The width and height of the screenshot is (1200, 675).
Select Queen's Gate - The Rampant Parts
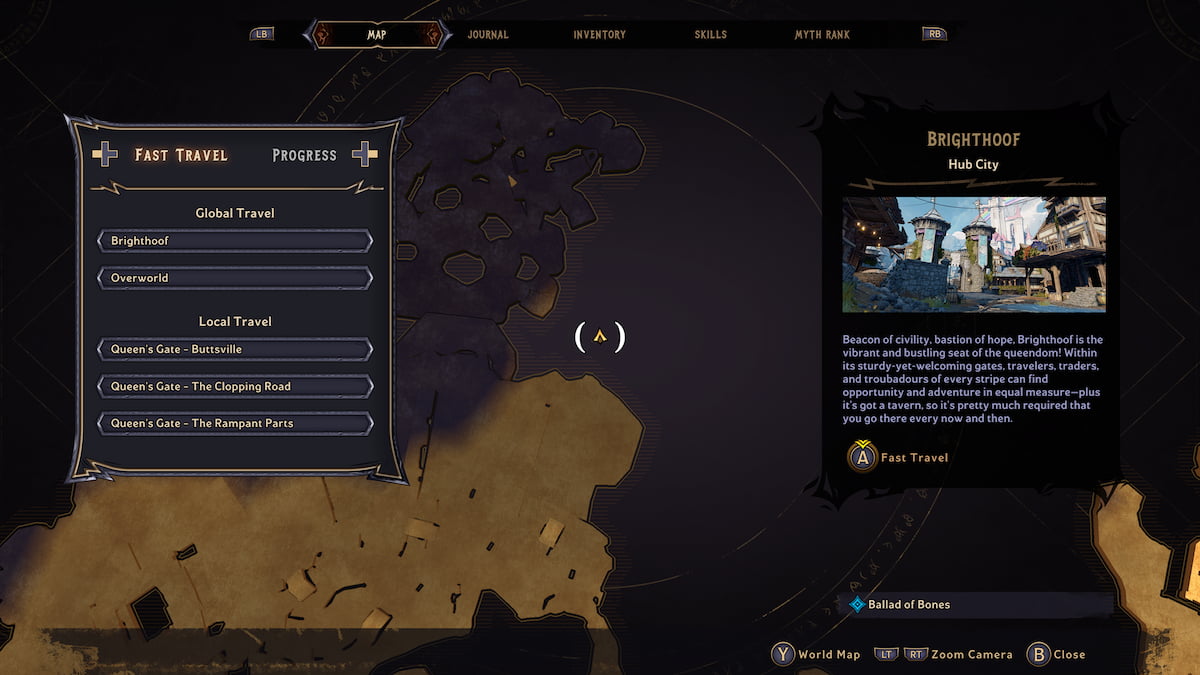[x=235, y=423]
